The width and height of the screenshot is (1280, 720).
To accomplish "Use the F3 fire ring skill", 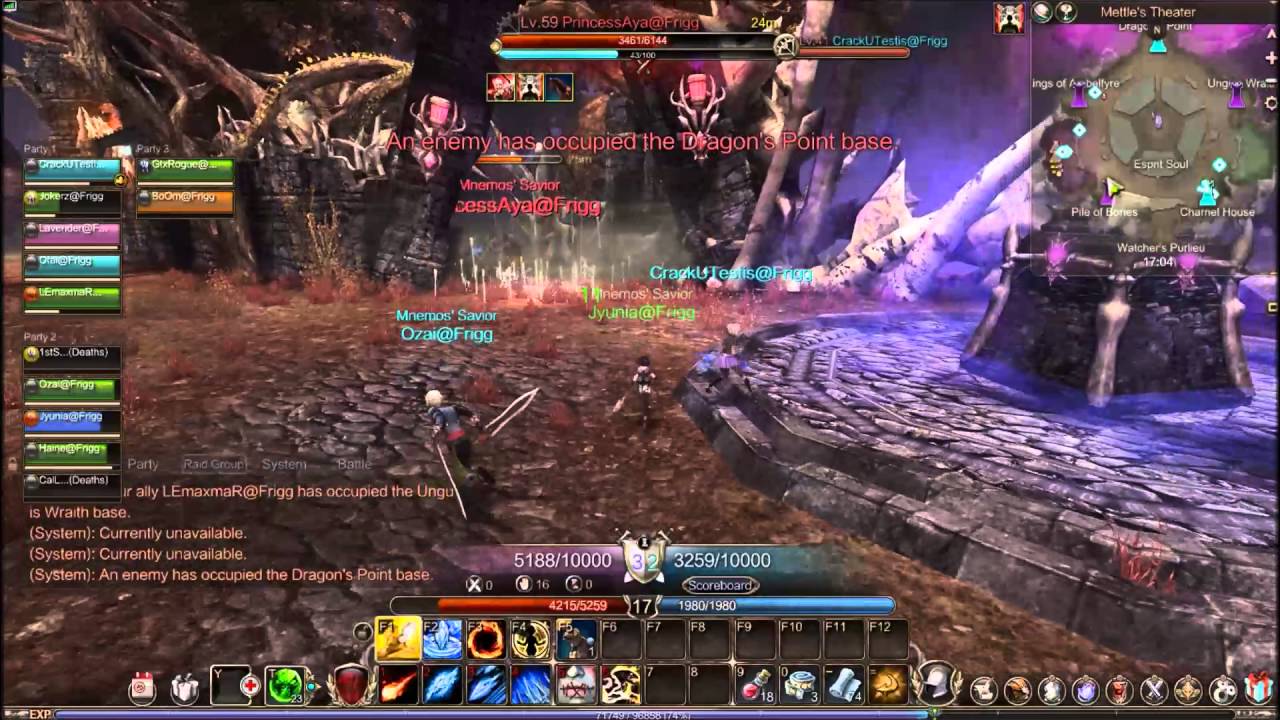I will coord(486,640).
